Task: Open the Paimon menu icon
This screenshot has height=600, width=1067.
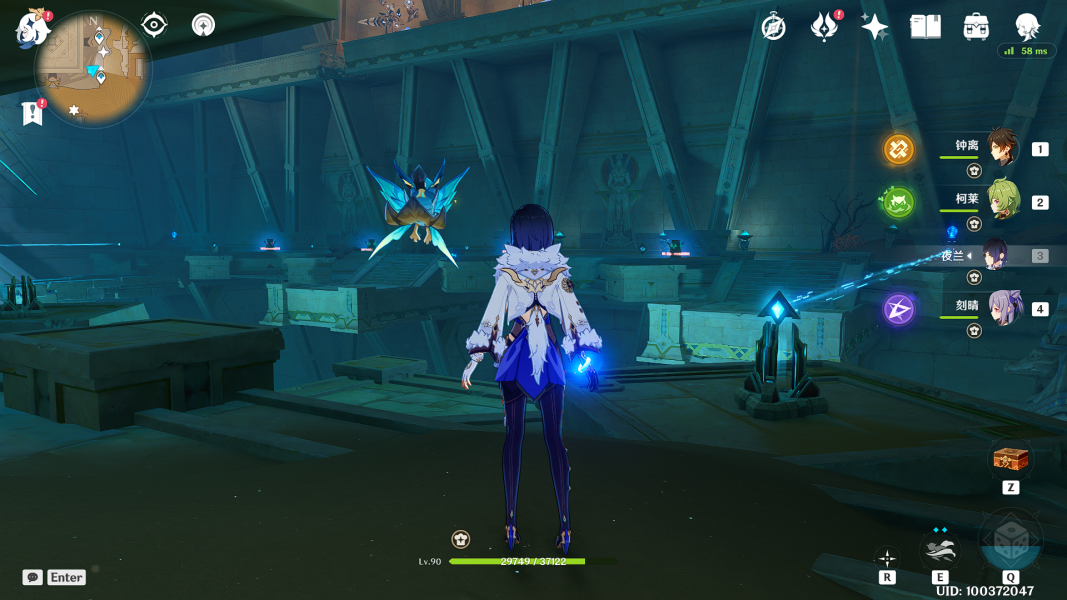Action: point(33,28)
